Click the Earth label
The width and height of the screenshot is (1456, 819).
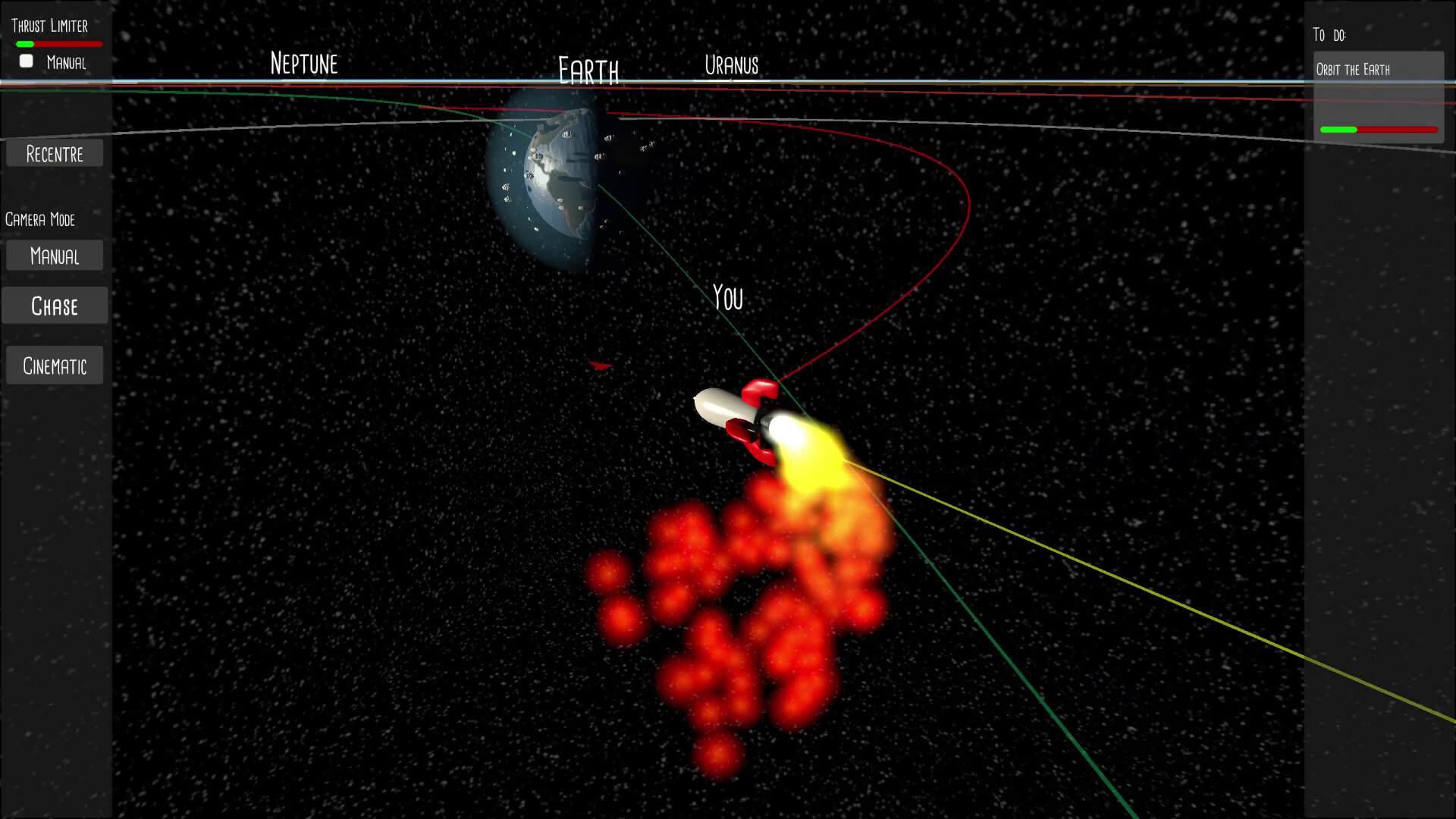pyautogui.click(x=588, y=71)
